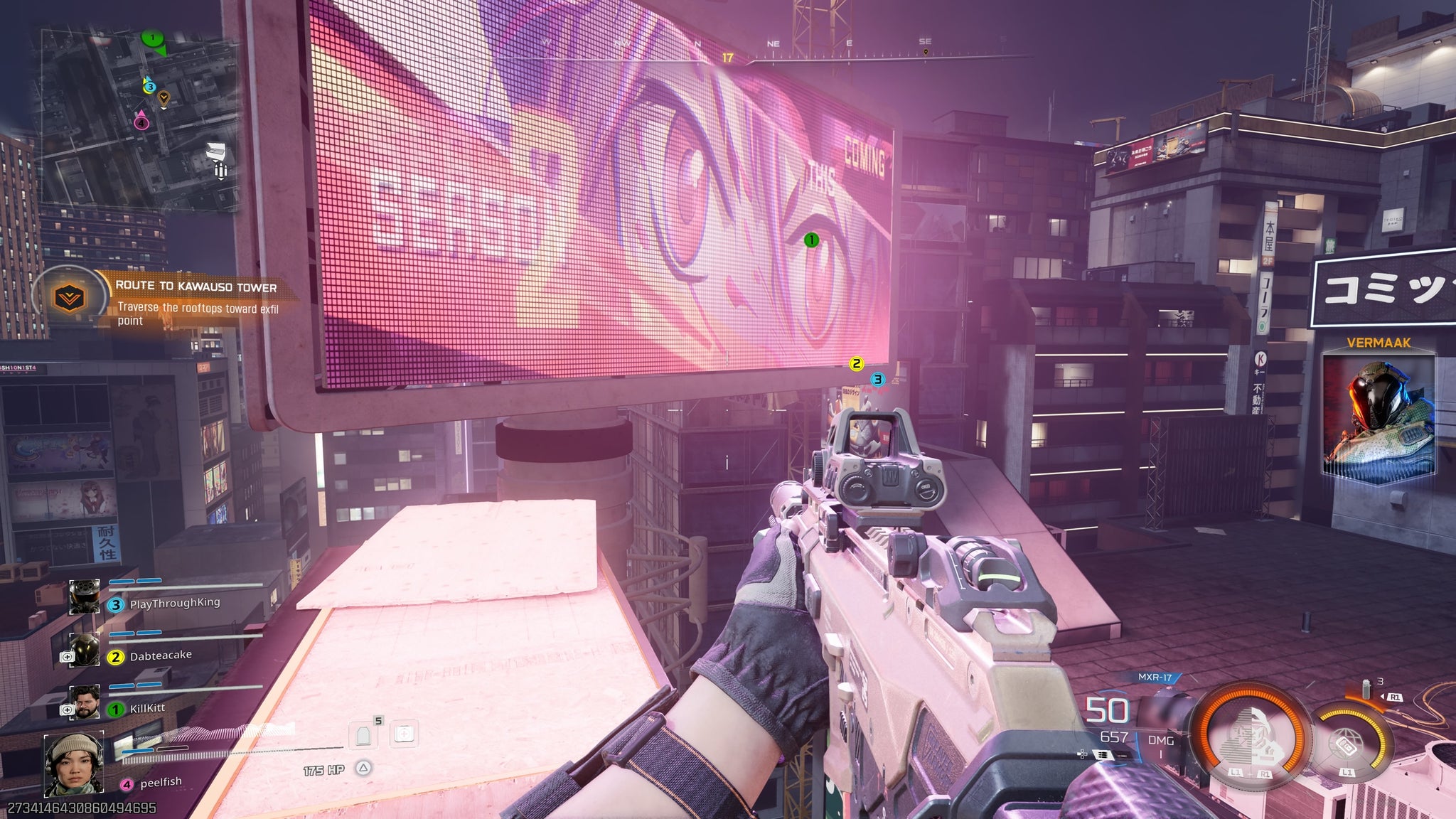Select the medkit icon next to the ammo pouch
Image resolution: width=1456 pixels, height=819 pixels.
pyautogui.click(x=404, y=733)
